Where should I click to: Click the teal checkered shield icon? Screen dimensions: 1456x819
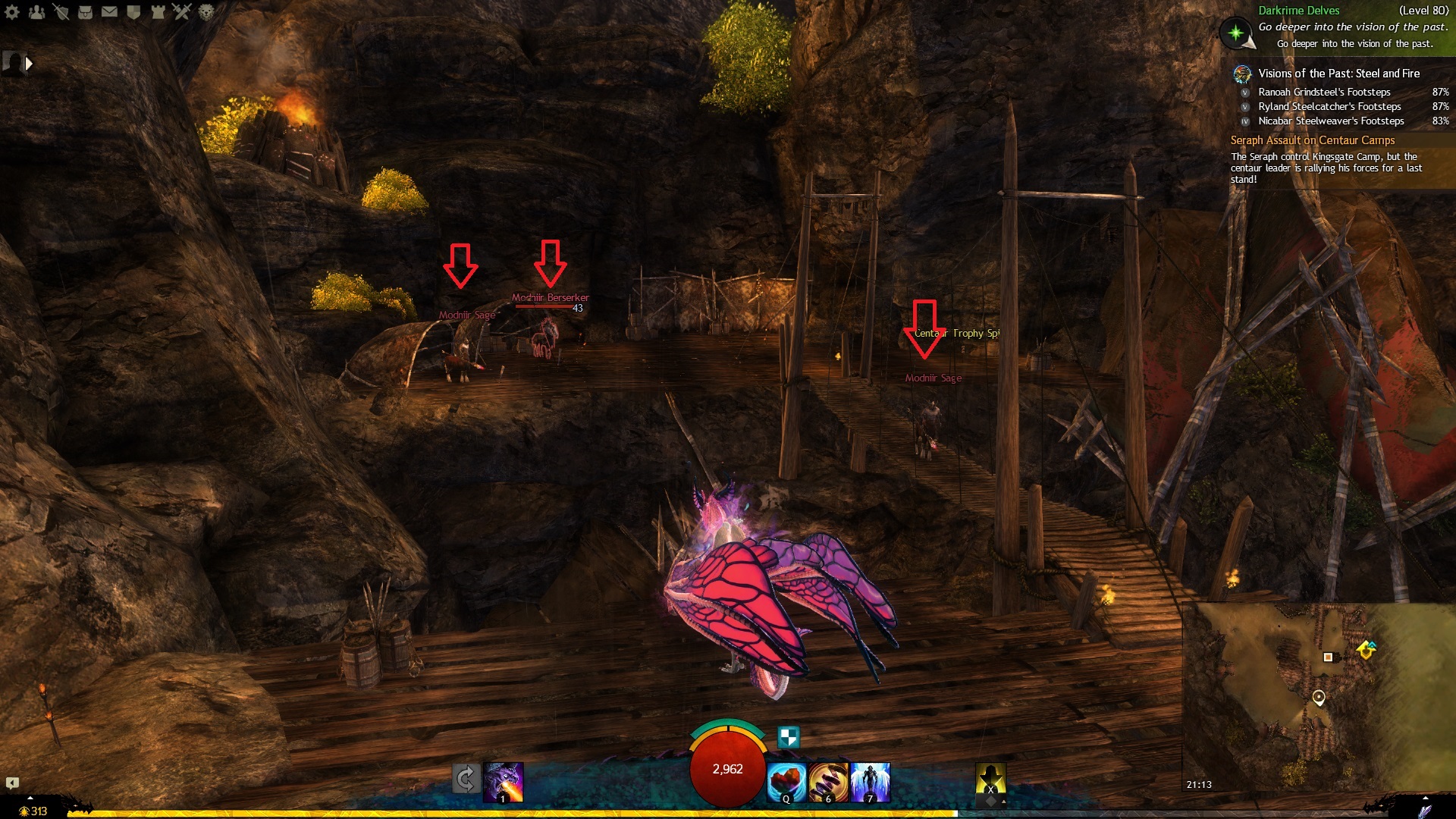[x=789, y=736]
